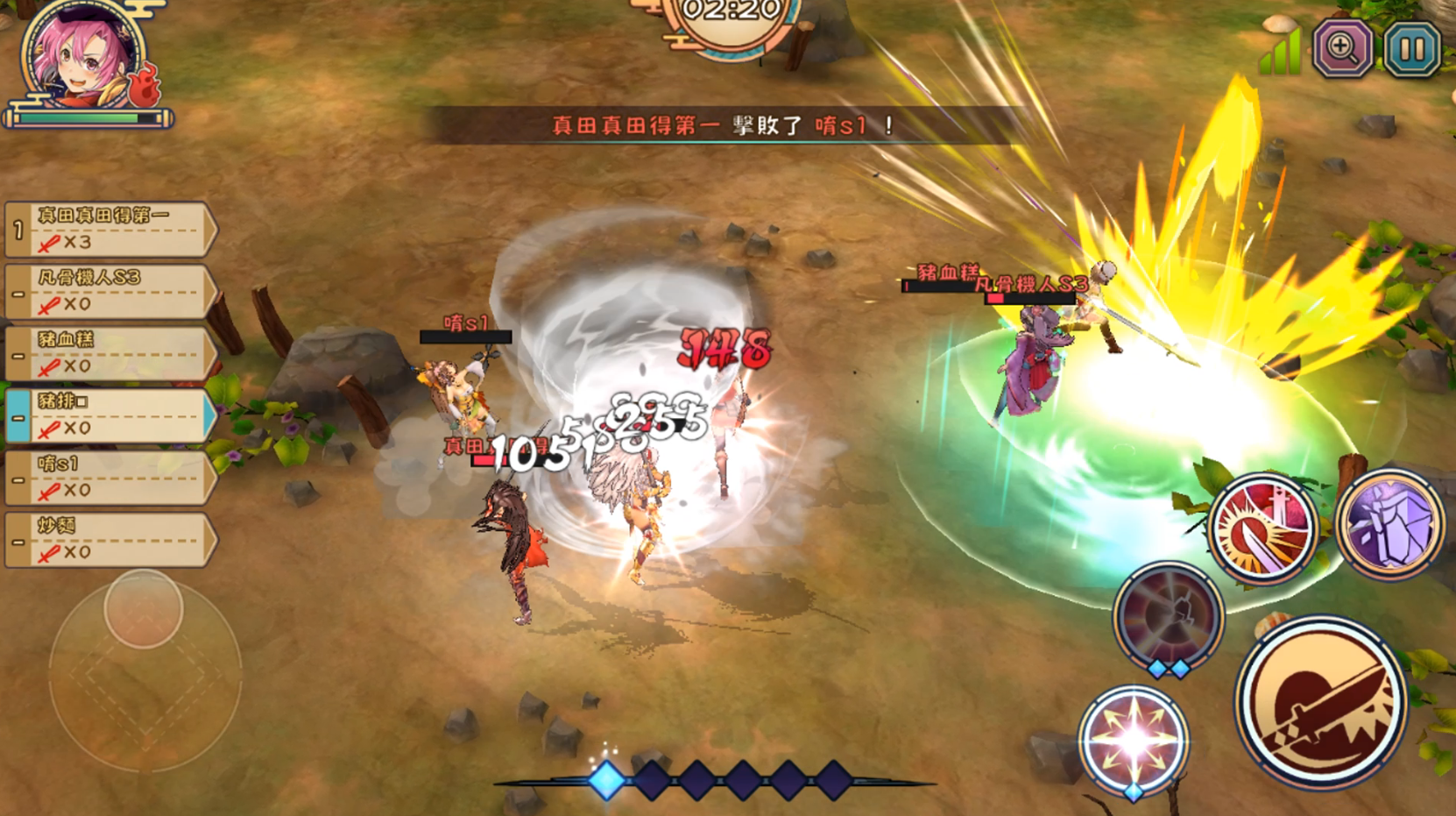The height and width of the screenshot is (816, 1456).
Task: Select the 啃s1 scoreboard row
Action: tap(110, 478)
